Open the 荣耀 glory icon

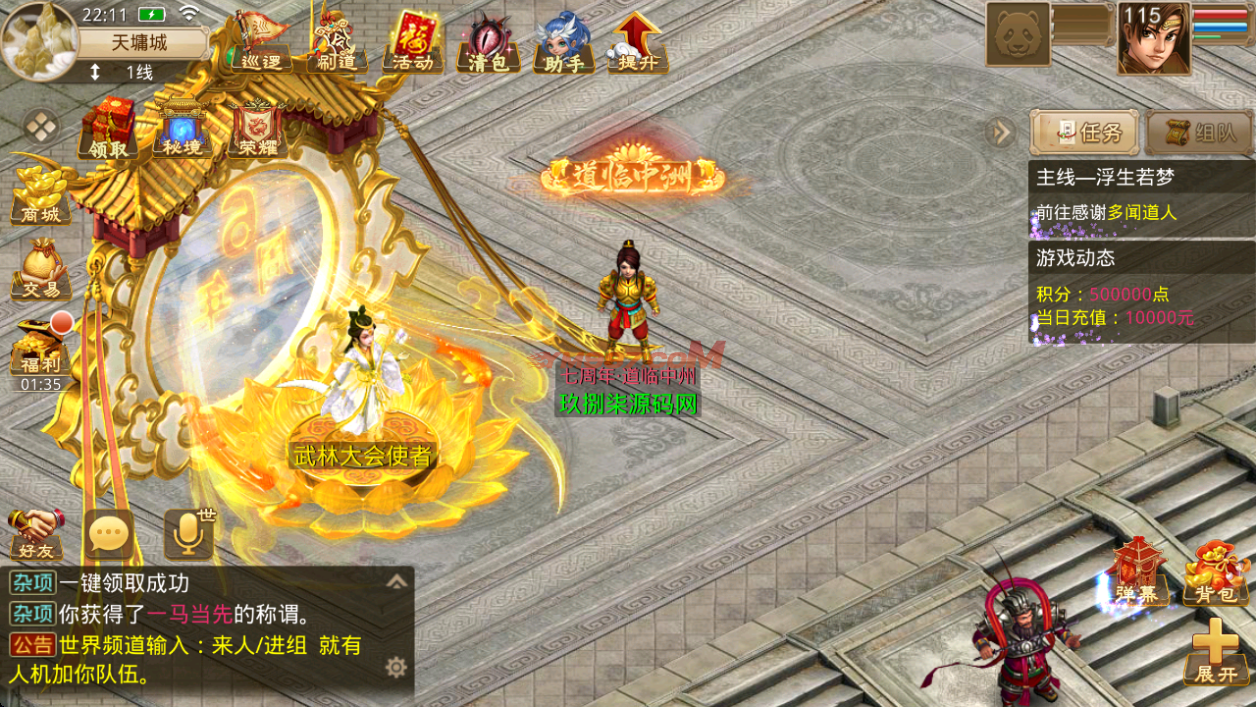[256, 128]
